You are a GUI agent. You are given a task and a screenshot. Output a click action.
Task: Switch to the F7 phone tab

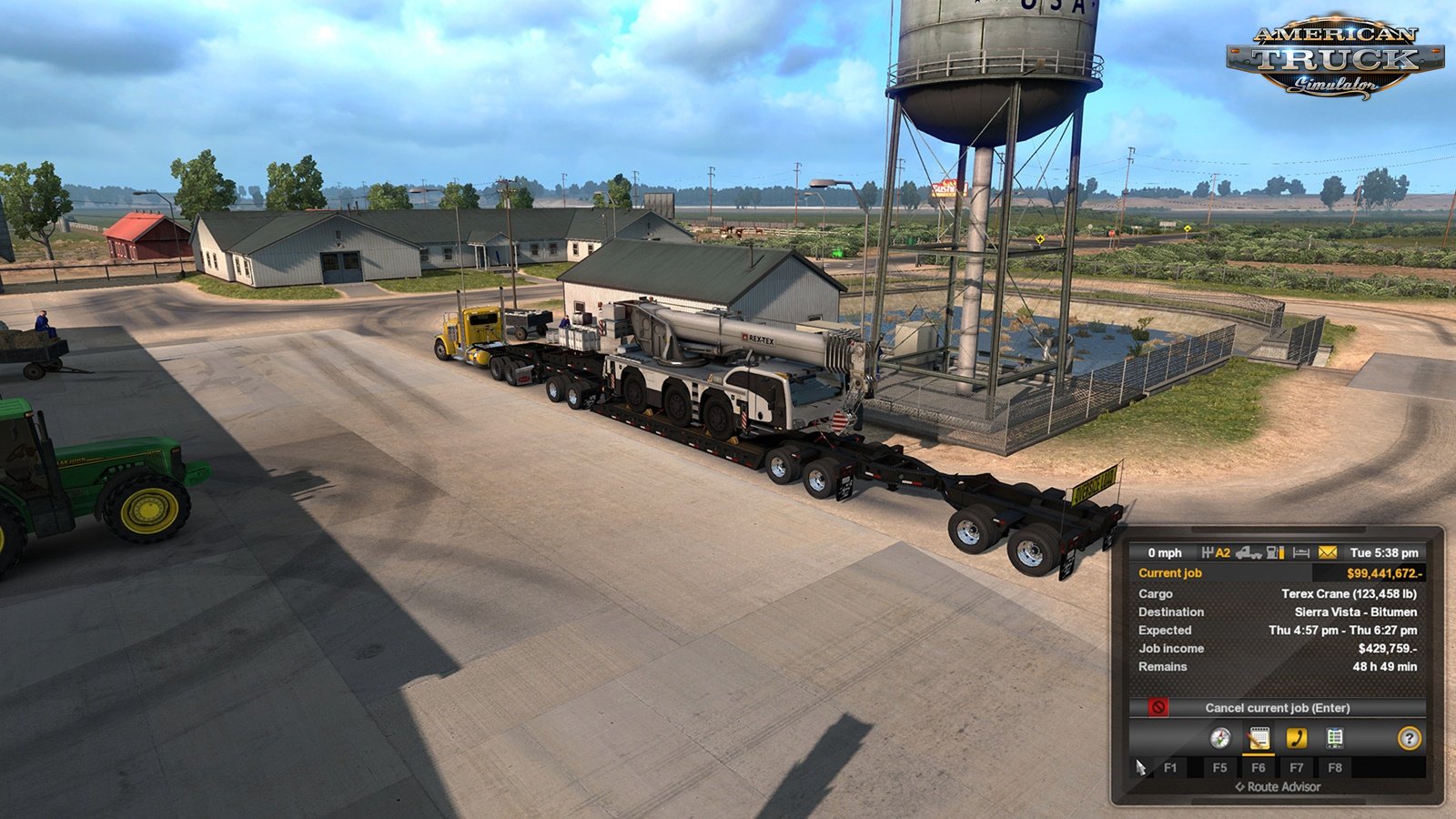[x=1298, y=768]
